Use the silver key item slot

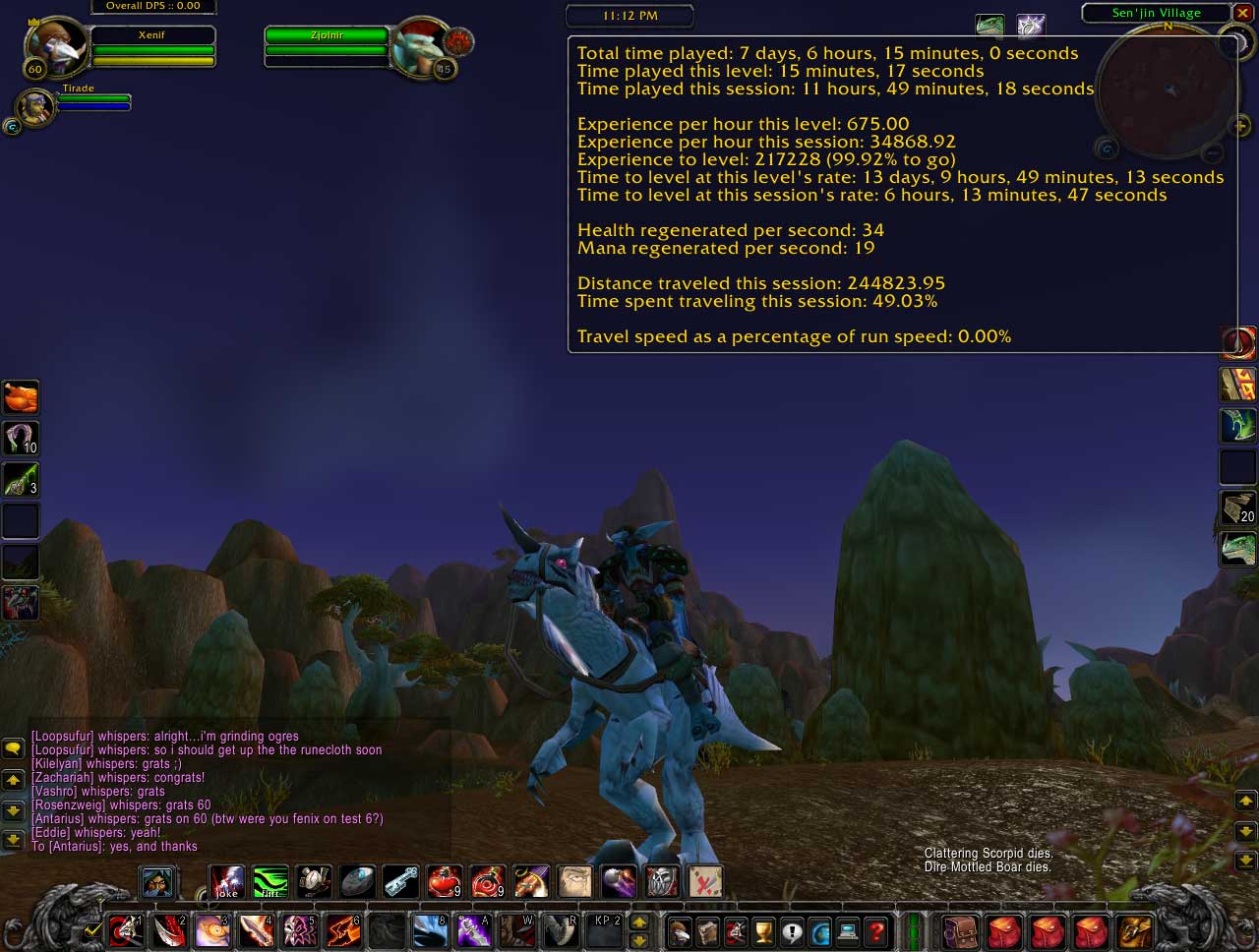click(x=400, y=881)
